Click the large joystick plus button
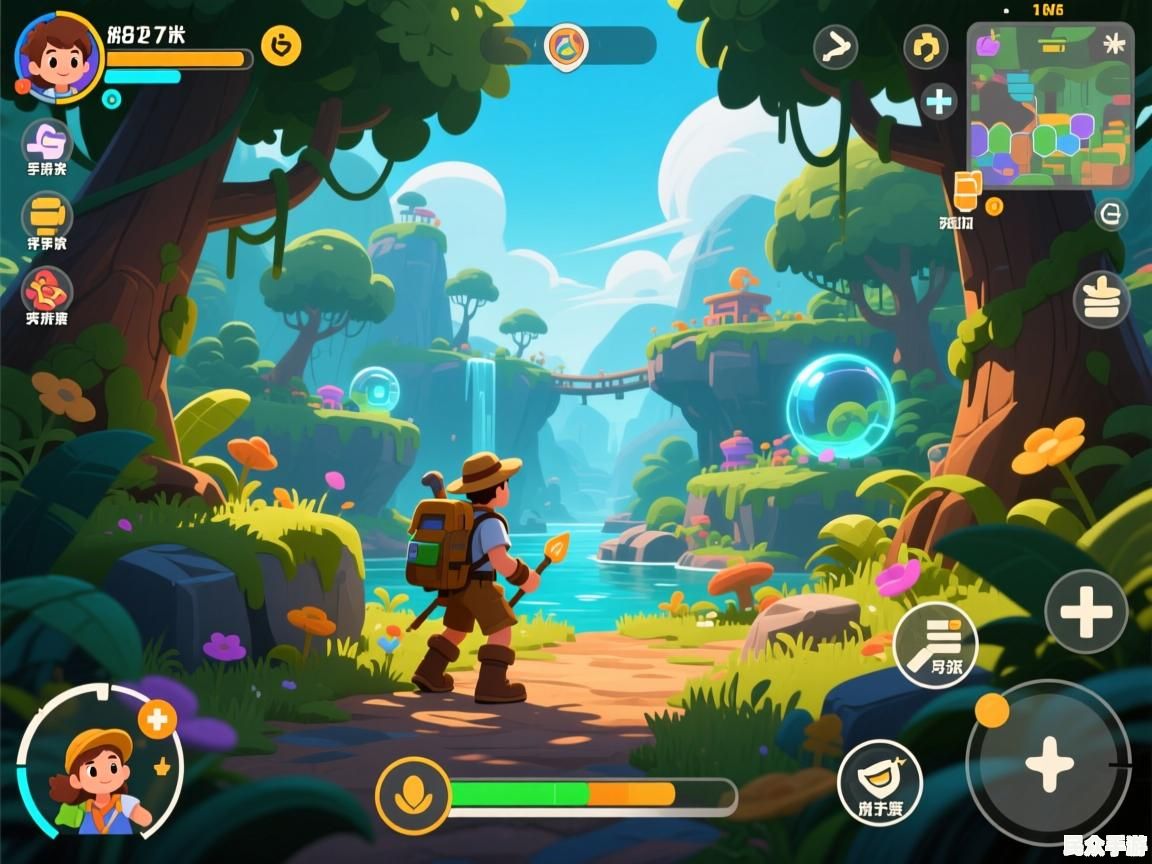This screenshot has height=864, width=1152. tap(1049, 764)
